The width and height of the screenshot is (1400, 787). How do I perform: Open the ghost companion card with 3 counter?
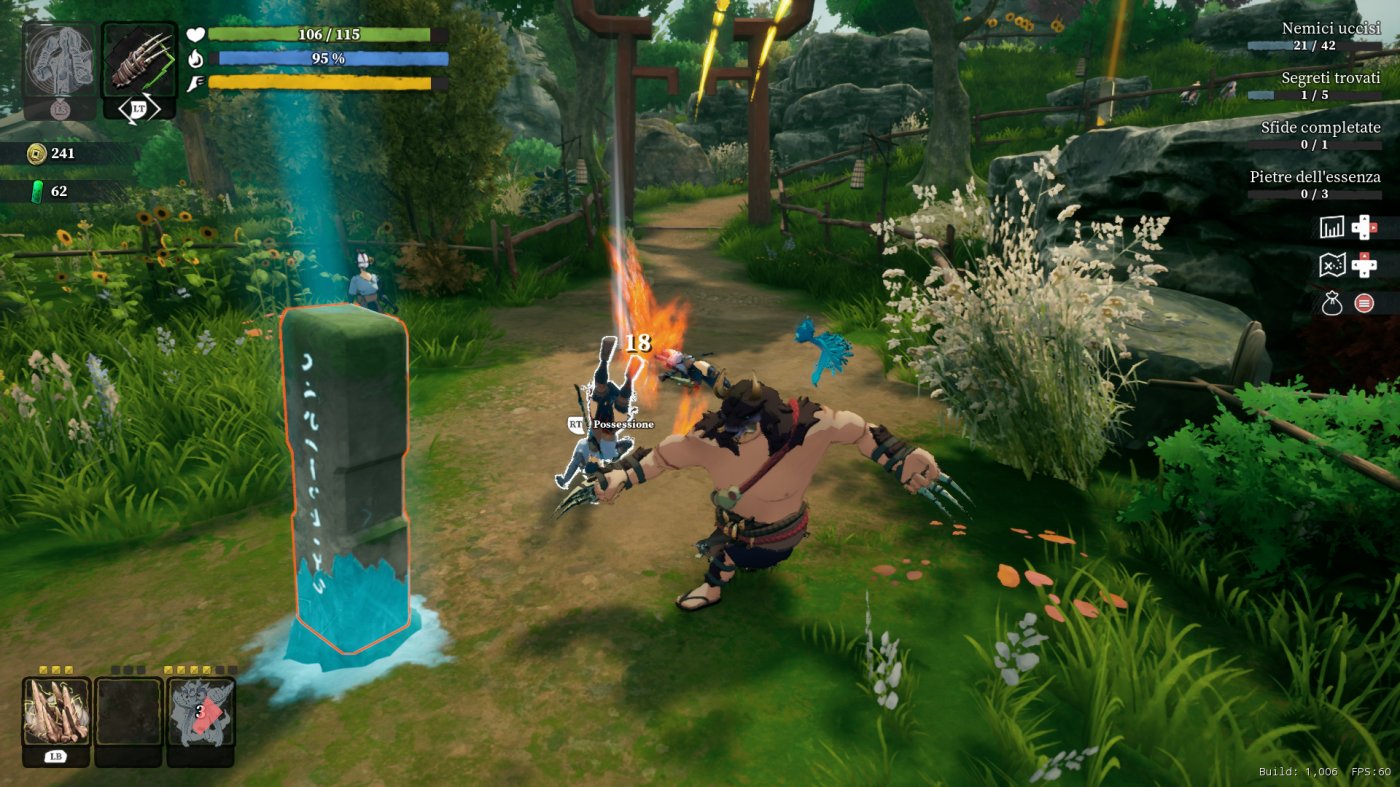point(196,710)
